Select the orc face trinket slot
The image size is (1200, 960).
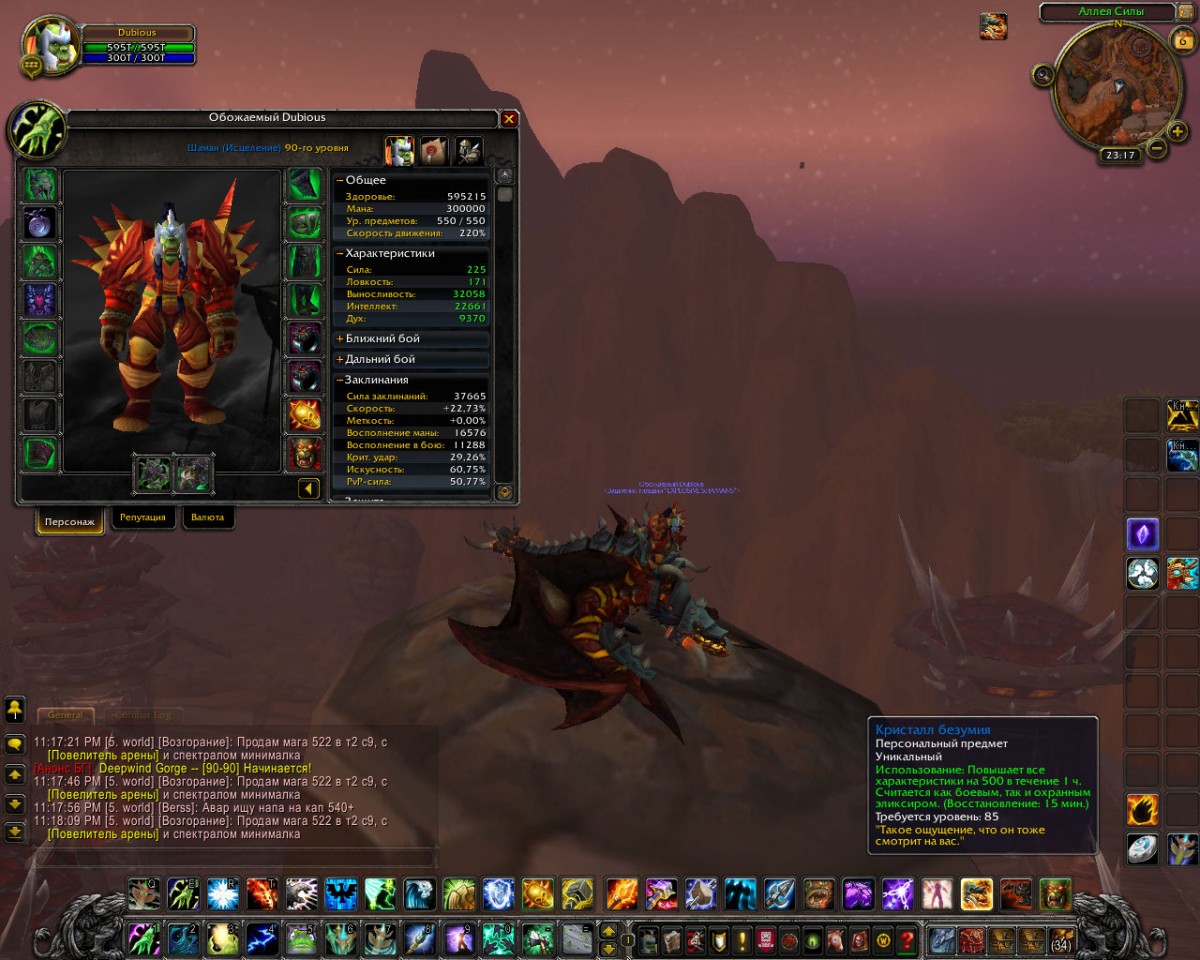pyautogui.click(x=304, y=453)
